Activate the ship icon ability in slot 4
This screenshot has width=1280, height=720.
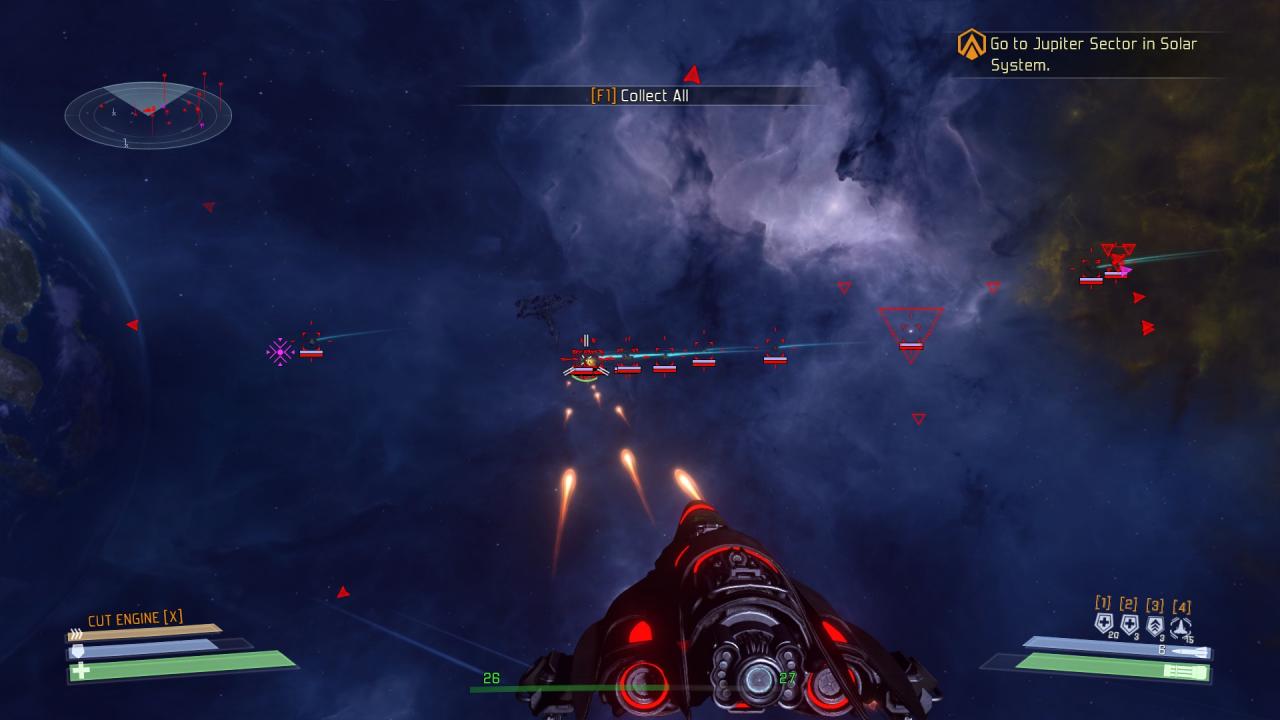point(1181,626)
